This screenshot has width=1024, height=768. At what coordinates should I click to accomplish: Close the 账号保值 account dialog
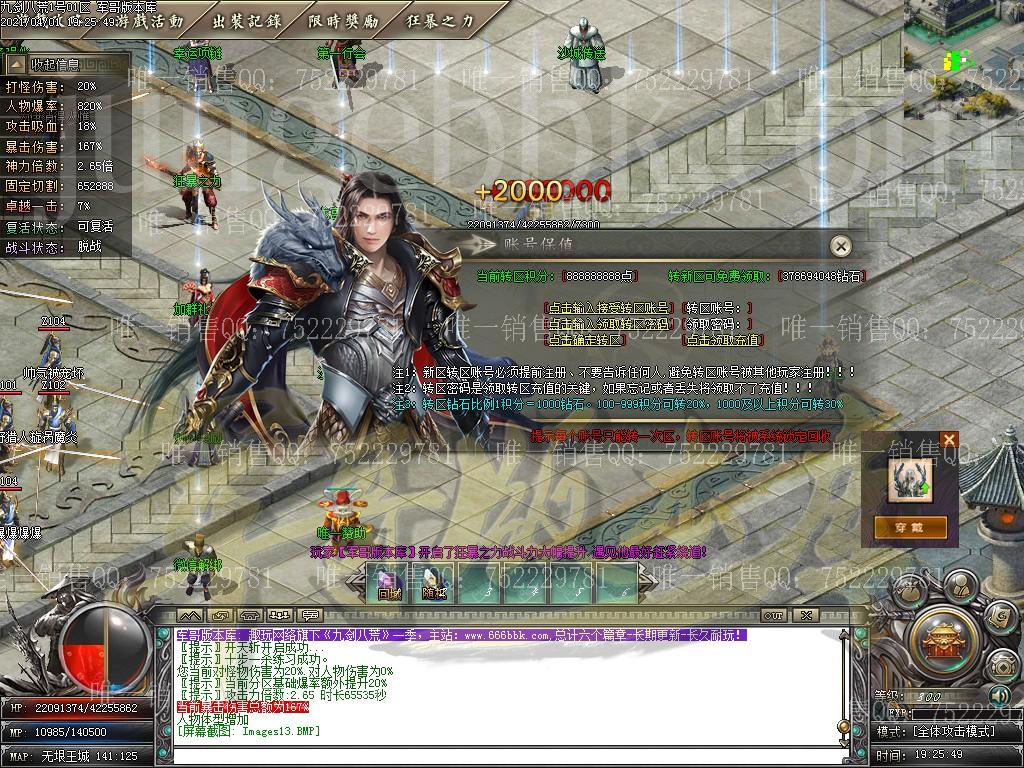[842, 246]
